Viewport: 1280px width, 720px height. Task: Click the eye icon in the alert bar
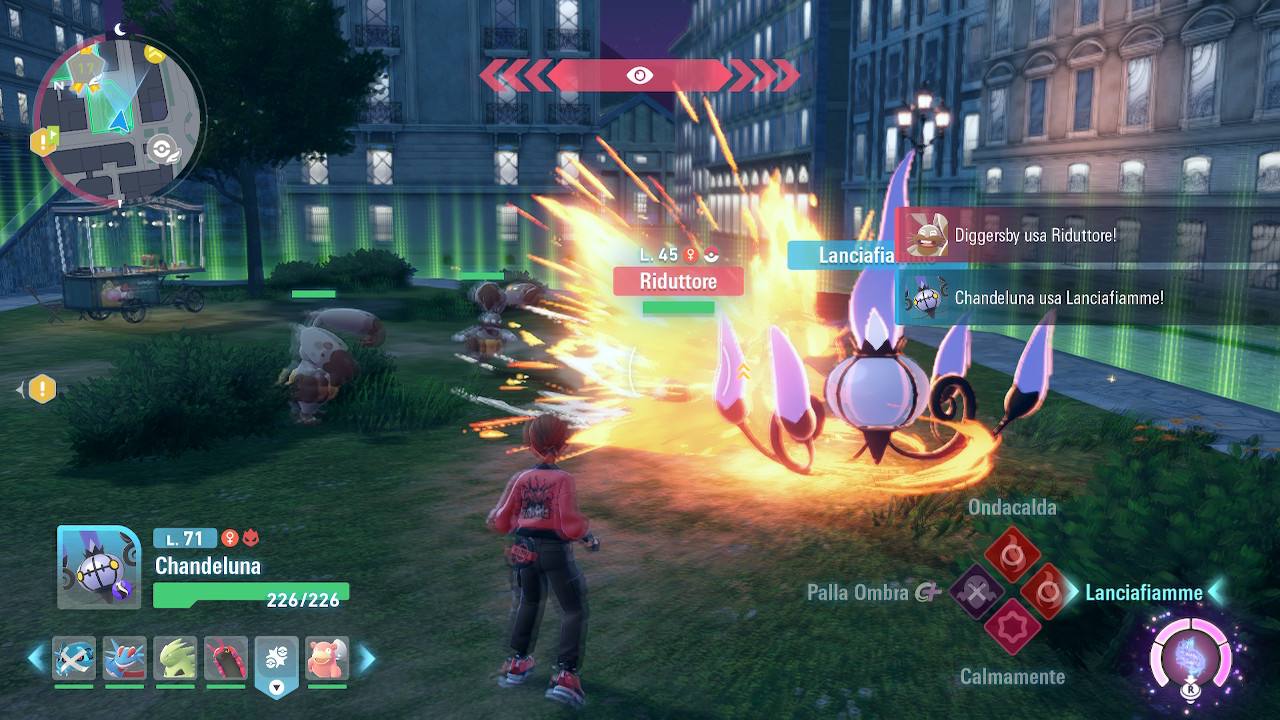coord(639,73)
